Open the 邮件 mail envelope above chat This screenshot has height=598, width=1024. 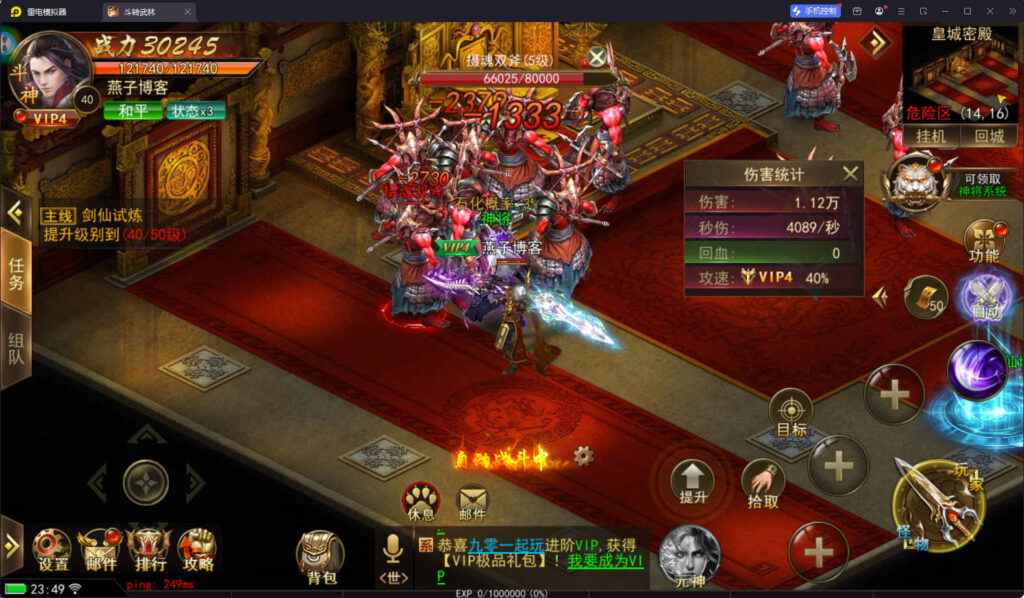472,501
